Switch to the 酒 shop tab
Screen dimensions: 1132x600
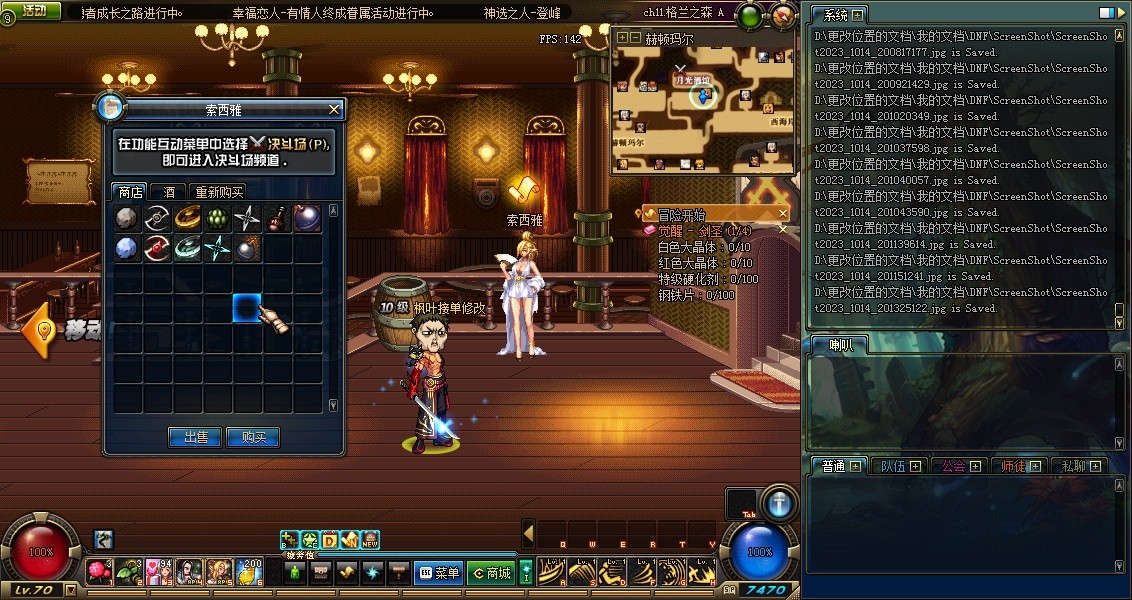pyautogui.click(x=169, y=192)
